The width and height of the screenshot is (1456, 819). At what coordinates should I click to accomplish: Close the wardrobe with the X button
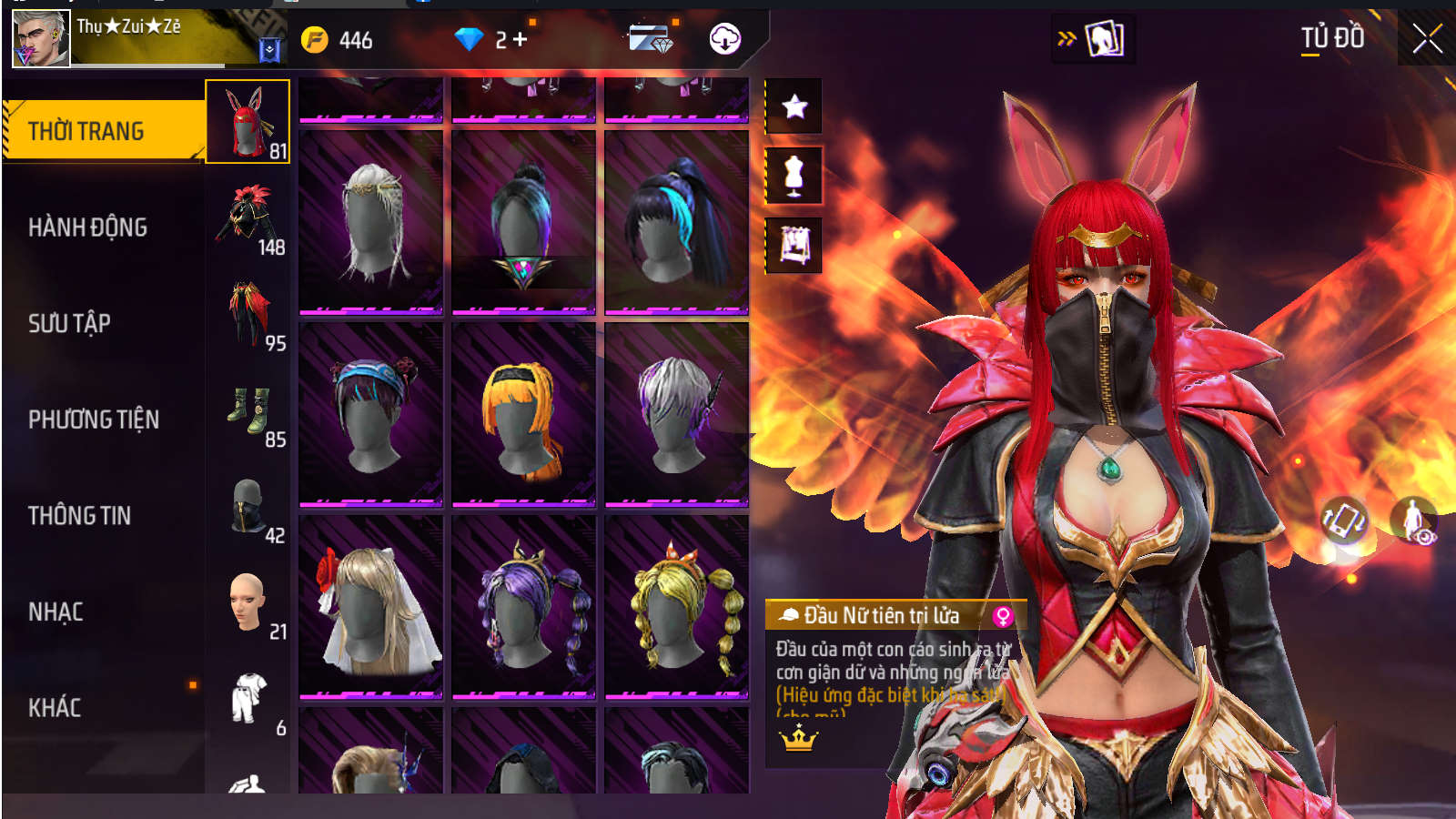[1427, 39]
